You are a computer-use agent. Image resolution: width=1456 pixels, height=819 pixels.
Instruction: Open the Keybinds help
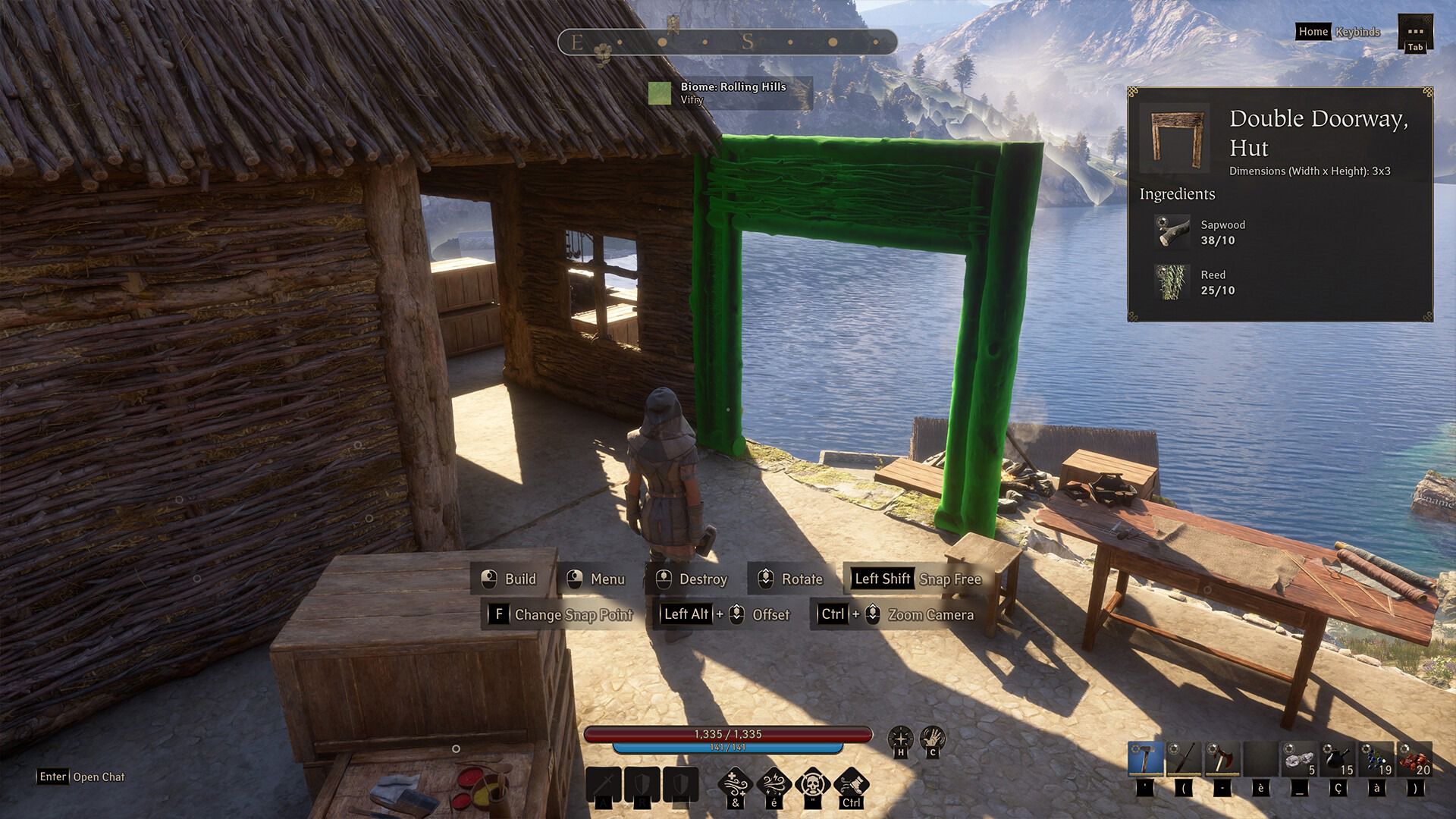click(1357, 32)
